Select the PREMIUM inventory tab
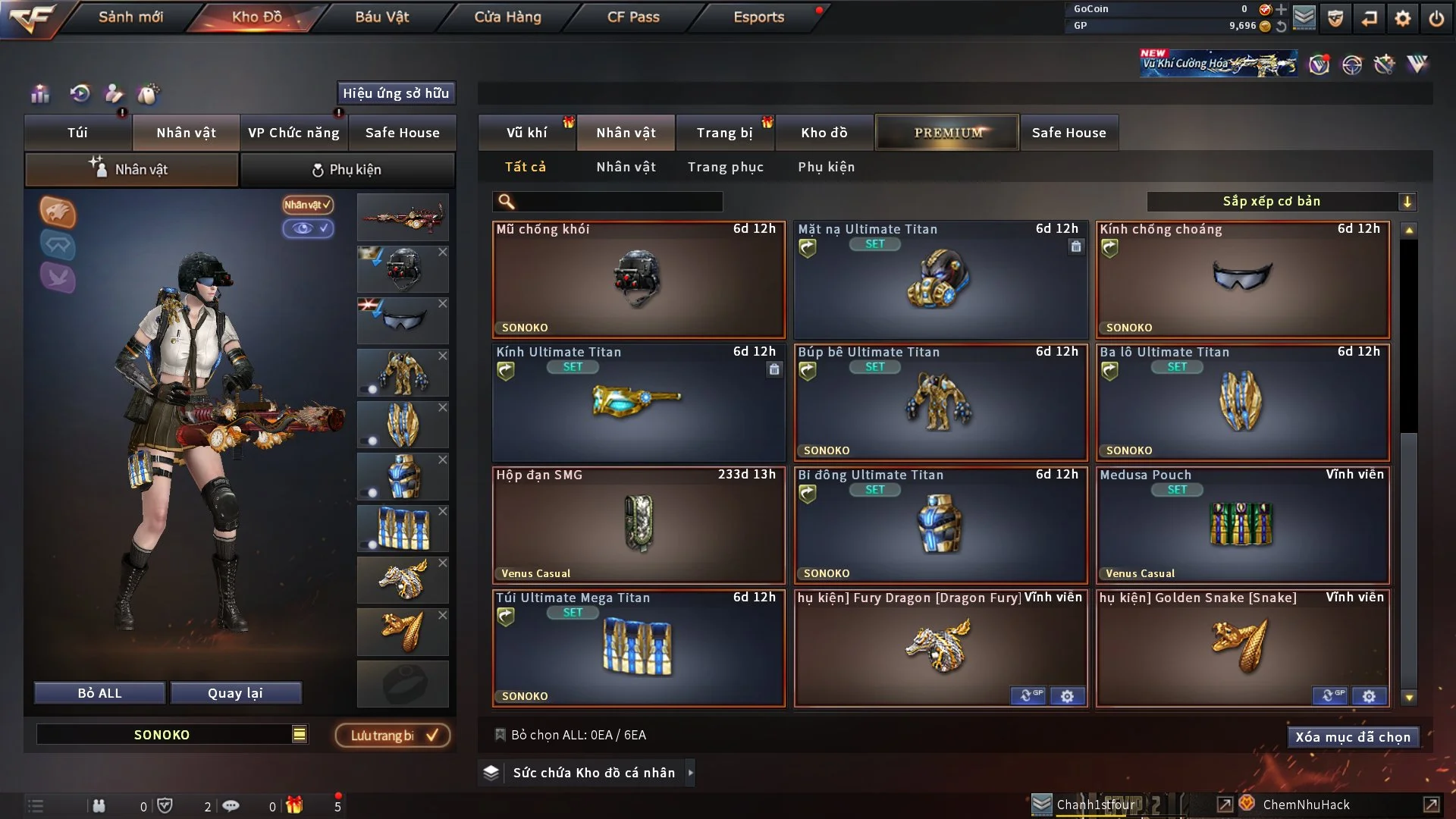Image resolution: width=1456 pixels, height=819 pixels. pyautogui.click(x=947, y=133)
